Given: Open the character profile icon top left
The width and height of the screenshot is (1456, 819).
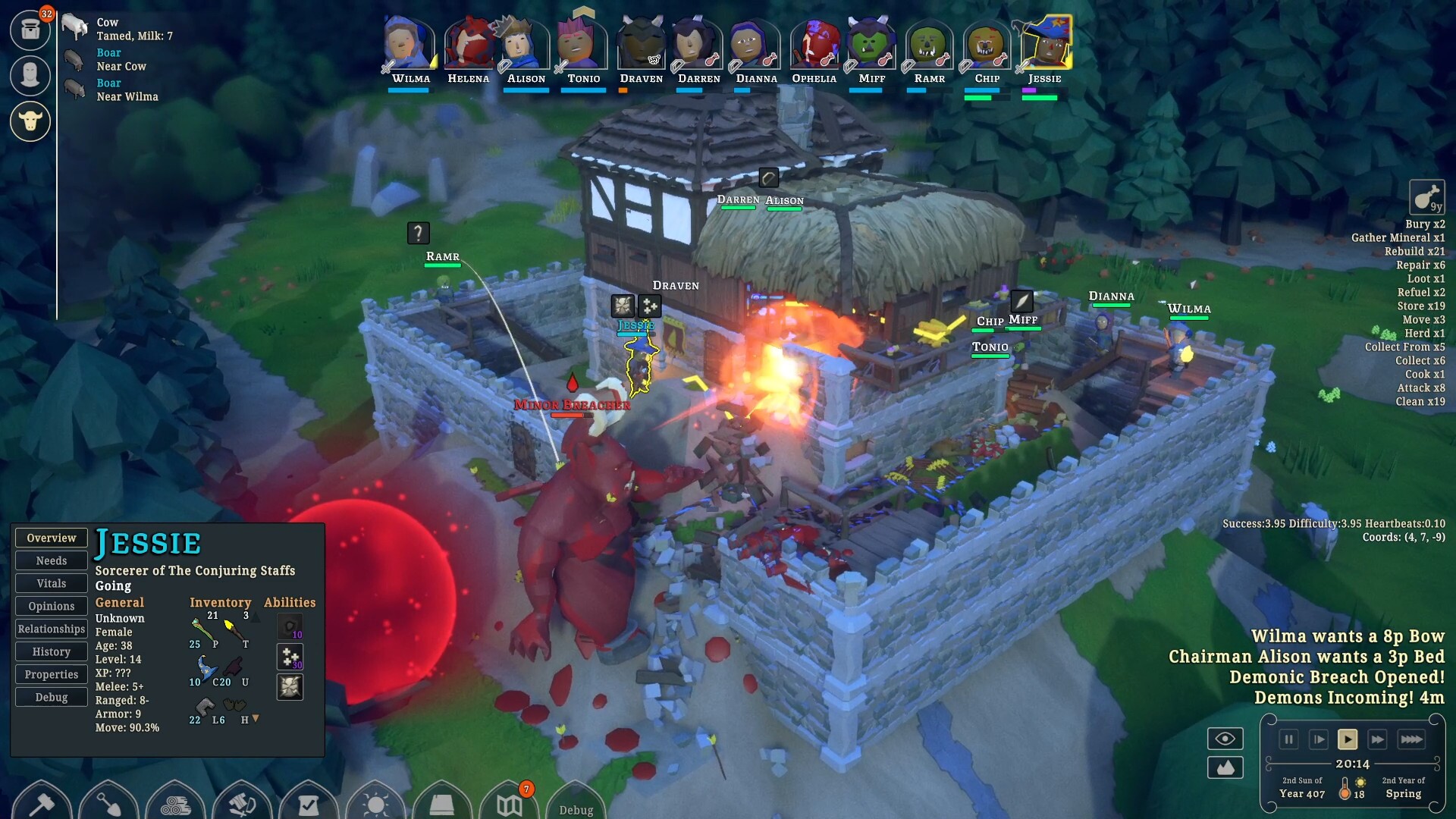Looking at the screenshot, I should (x=30, y=76).
